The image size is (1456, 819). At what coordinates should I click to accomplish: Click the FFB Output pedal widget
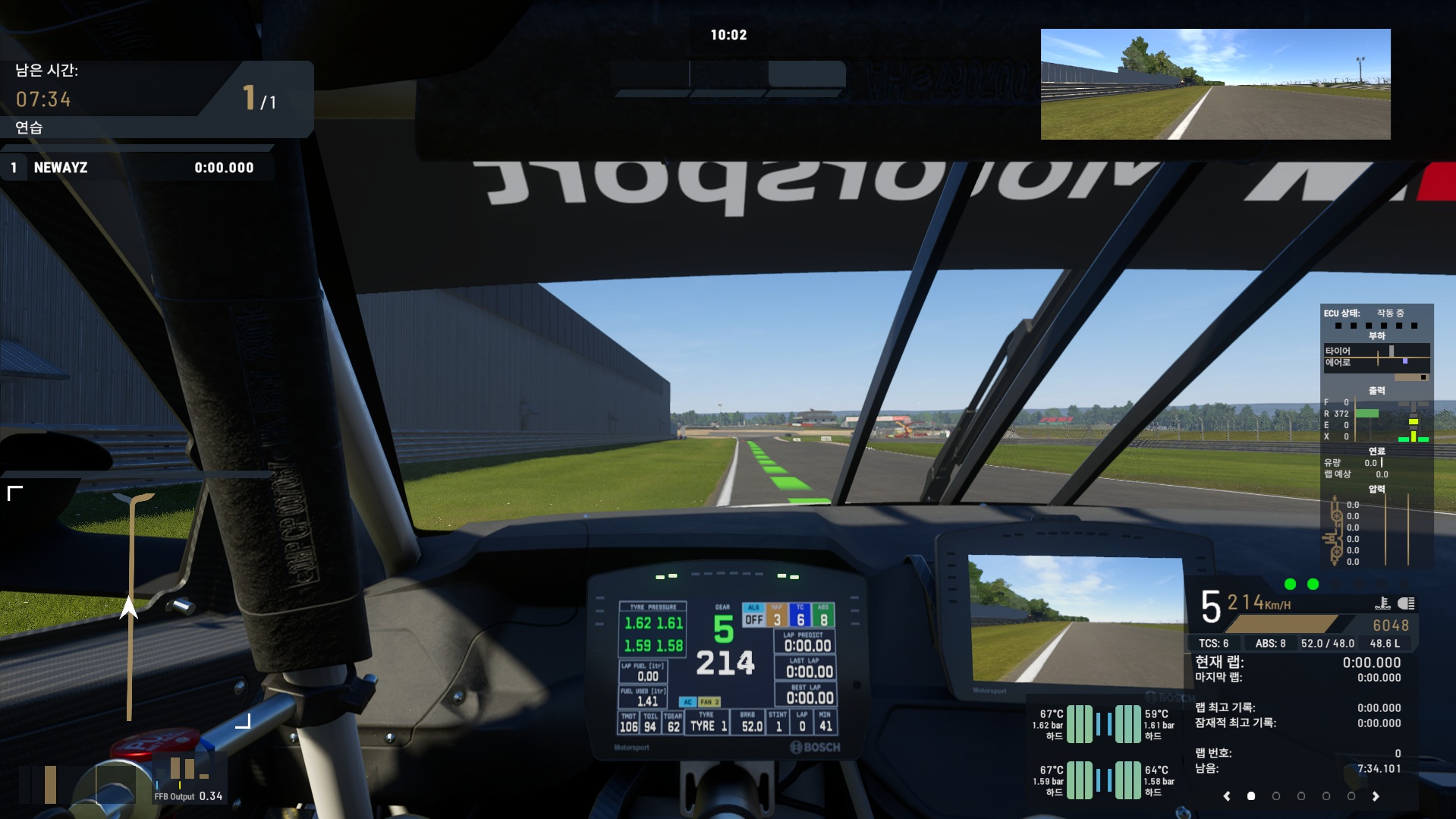tap(189, 782)
